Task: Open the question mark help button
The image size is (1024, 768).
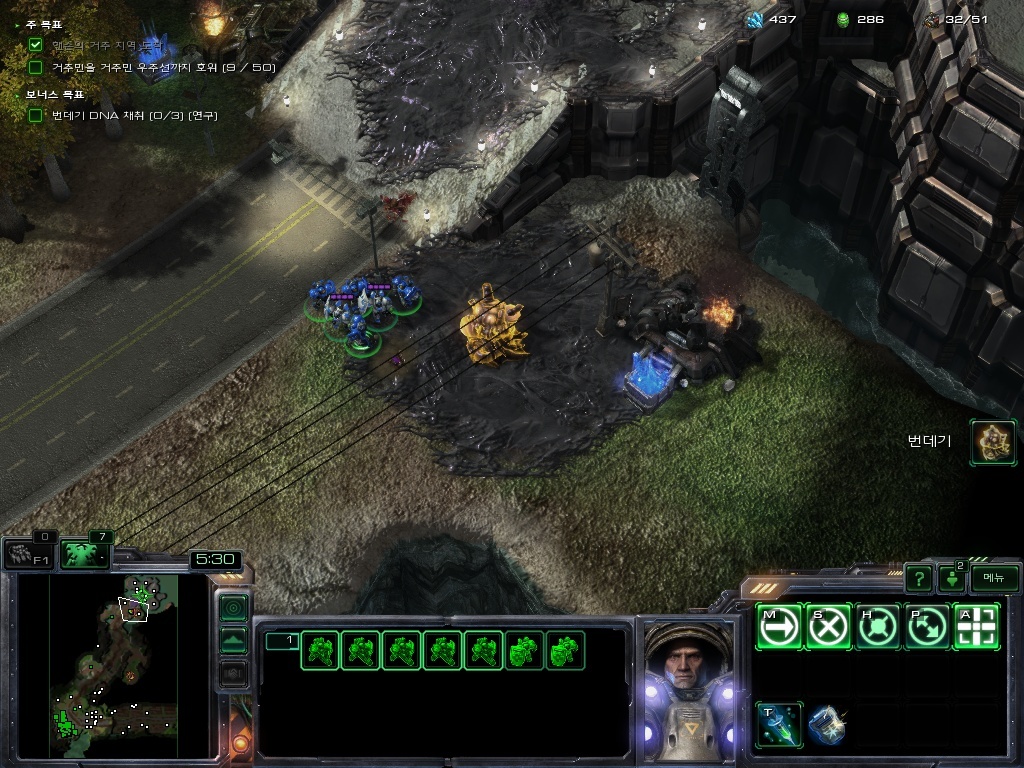Action: click(918, 578)
